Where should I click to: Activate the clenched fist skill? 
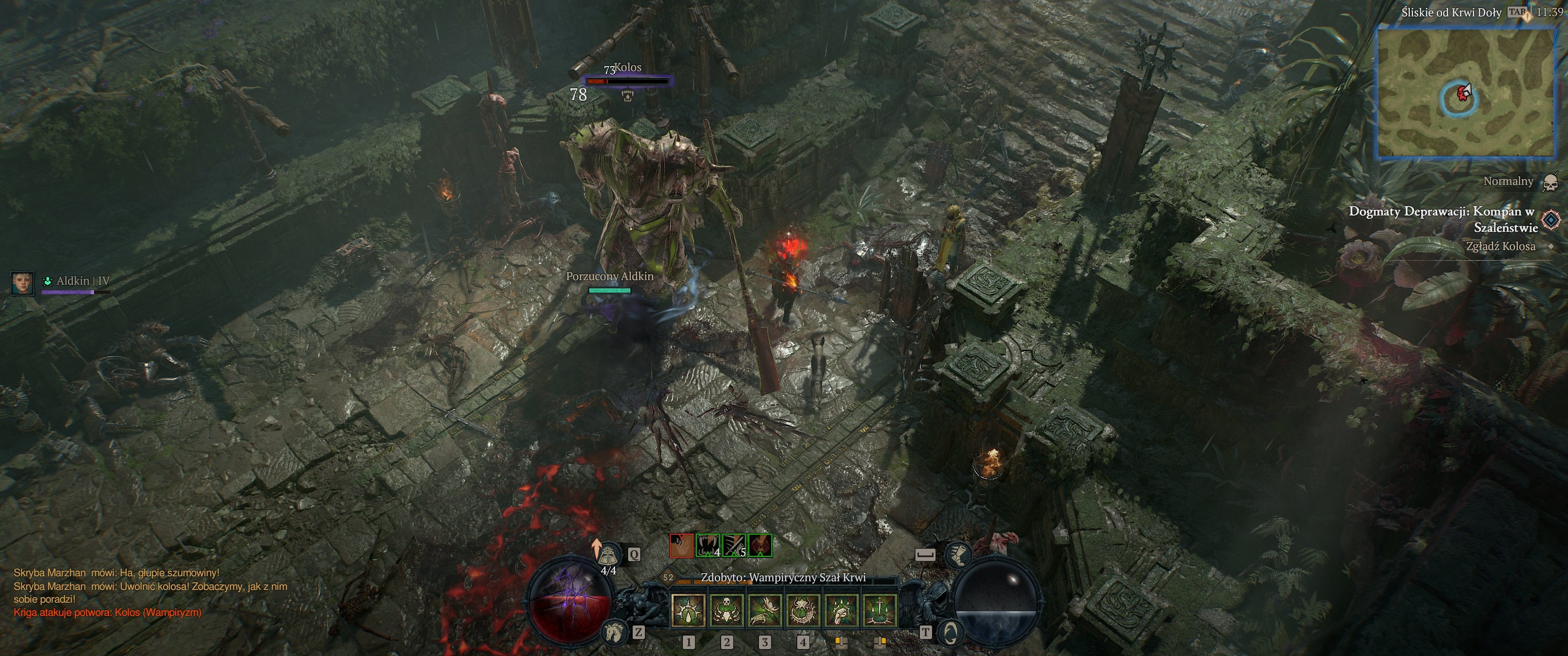pos(841,610)
